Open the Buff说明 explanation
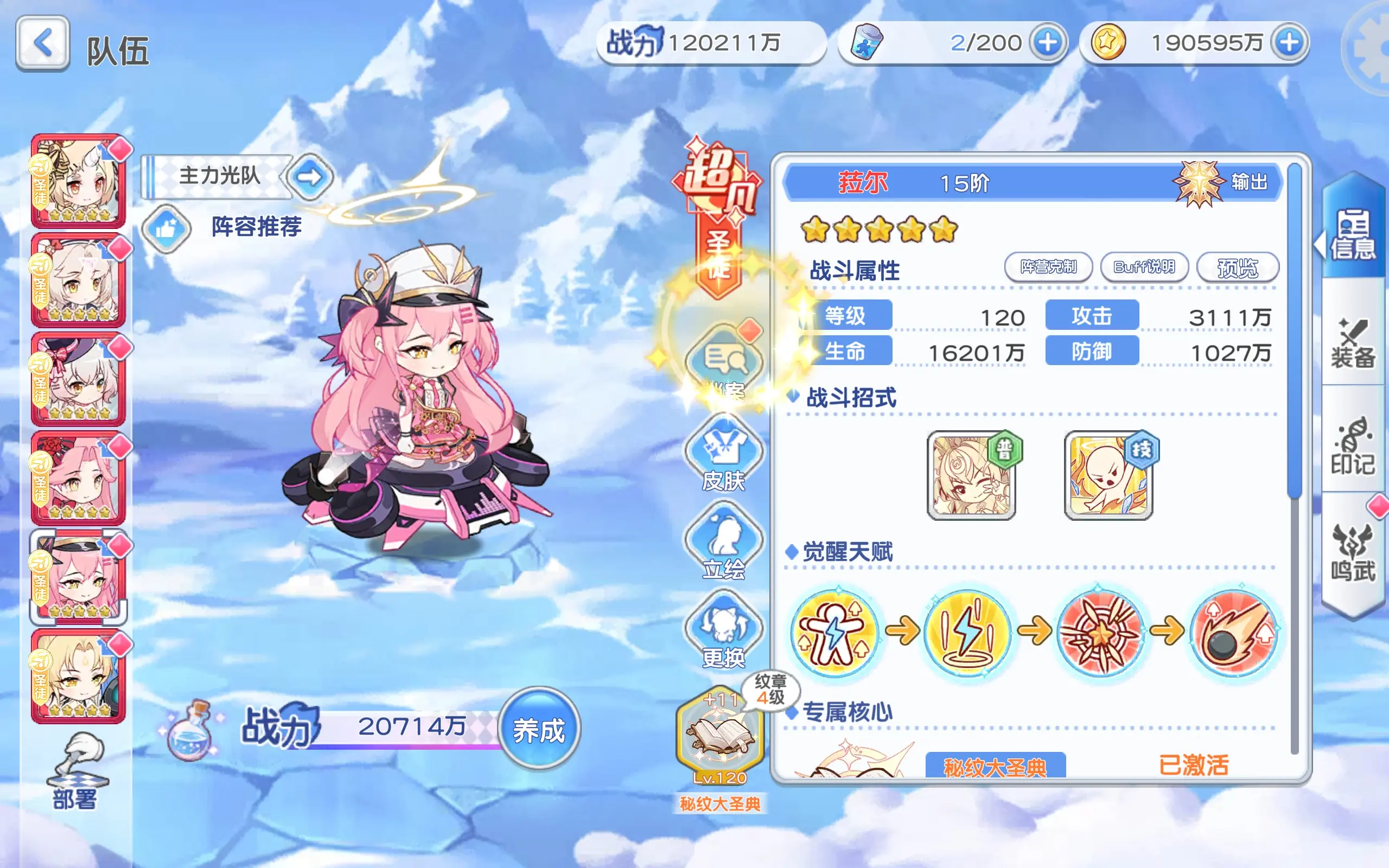Screen dimensions: 1389x868 [x=1144, y=267]
